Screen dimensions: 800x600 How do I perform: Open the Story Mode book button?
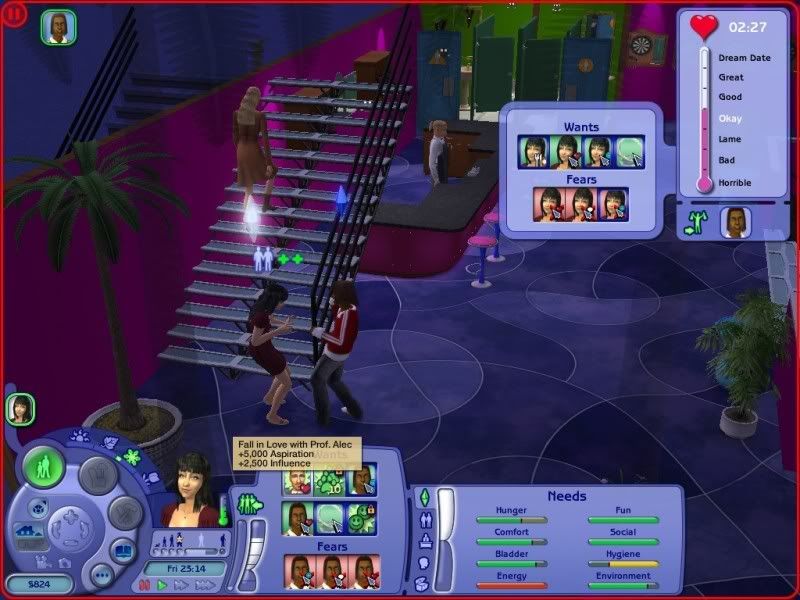(x=121, y=551)
